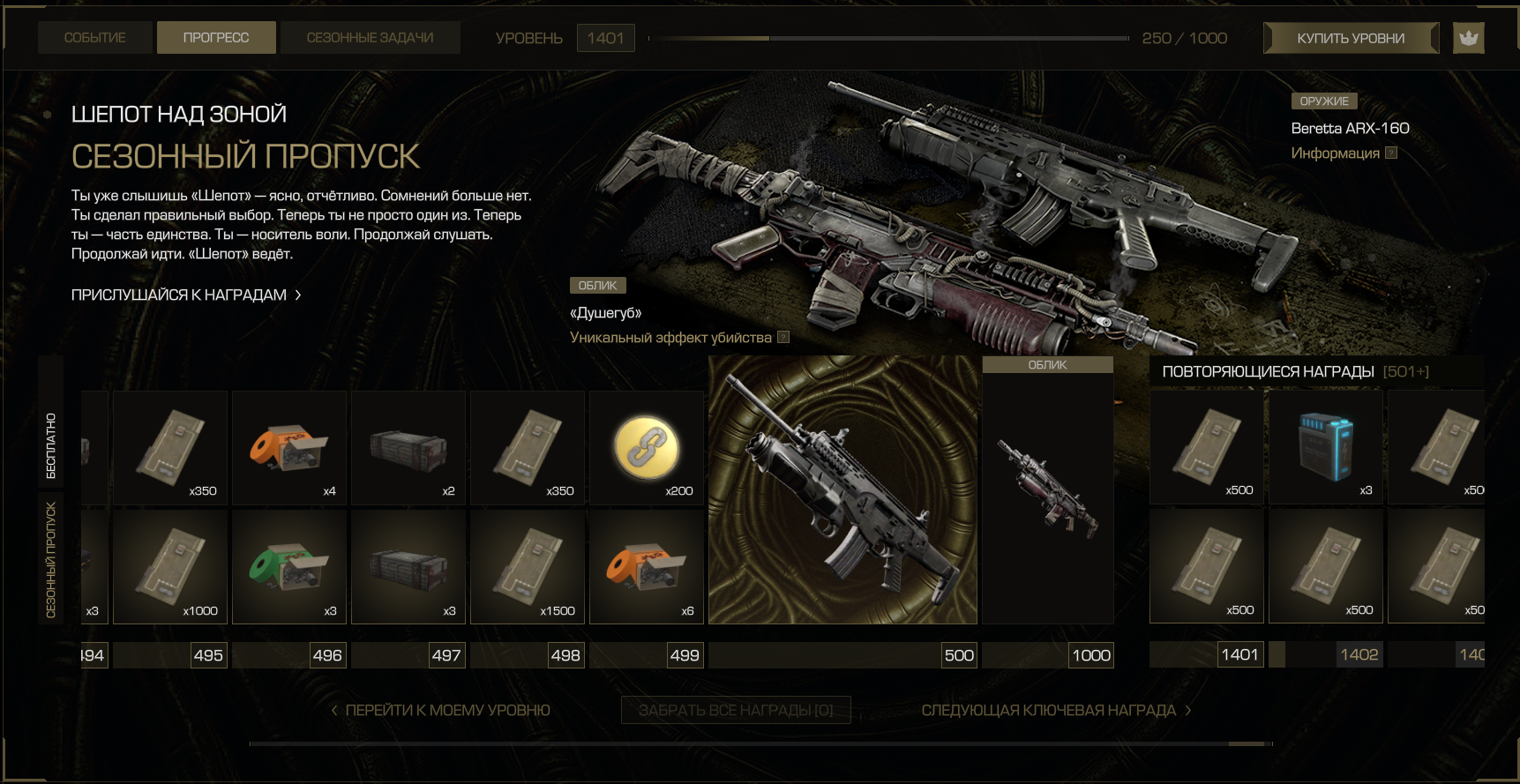Select the green gear crate x3 reward

point(289,568)
